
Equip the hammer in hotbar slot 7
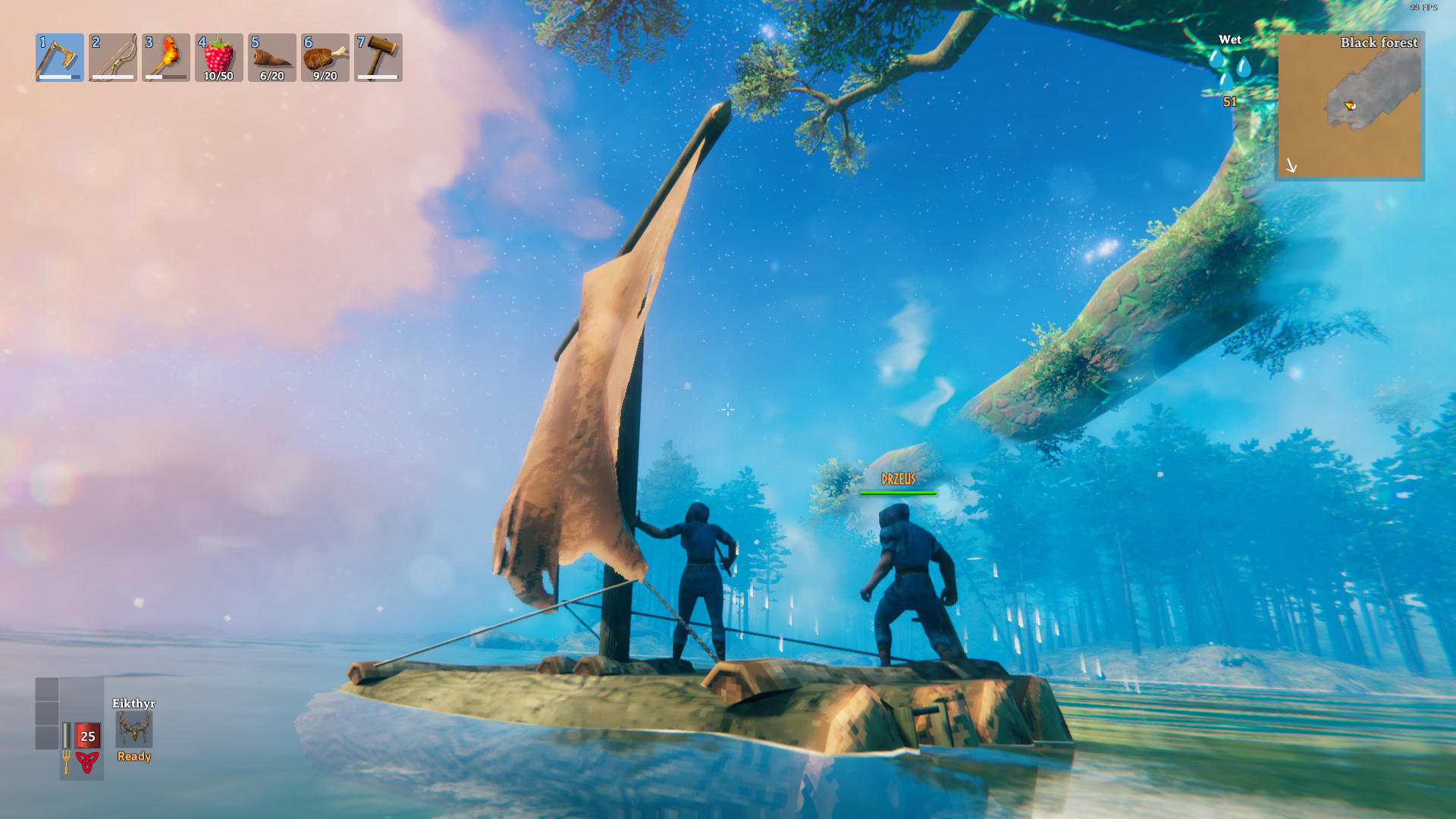[378, 58]
